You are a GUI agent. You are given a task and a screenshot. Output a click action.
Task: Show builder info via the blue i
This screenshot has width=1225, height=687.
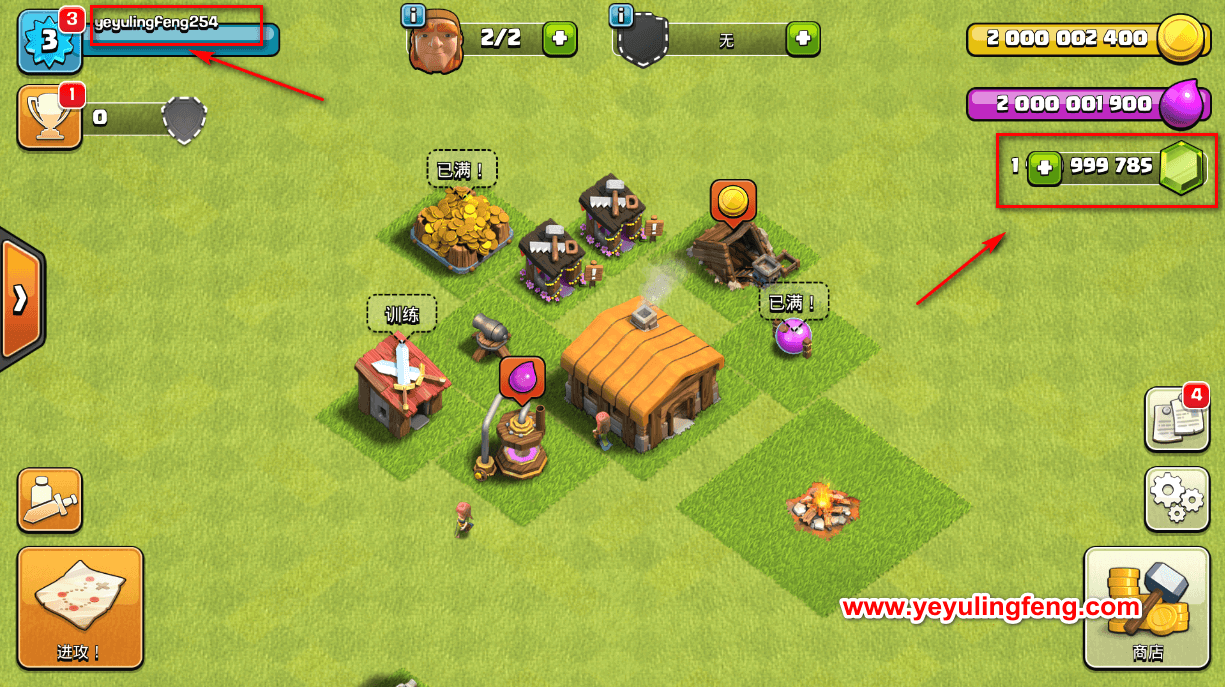pyautogui.click(x=413, y=15)
